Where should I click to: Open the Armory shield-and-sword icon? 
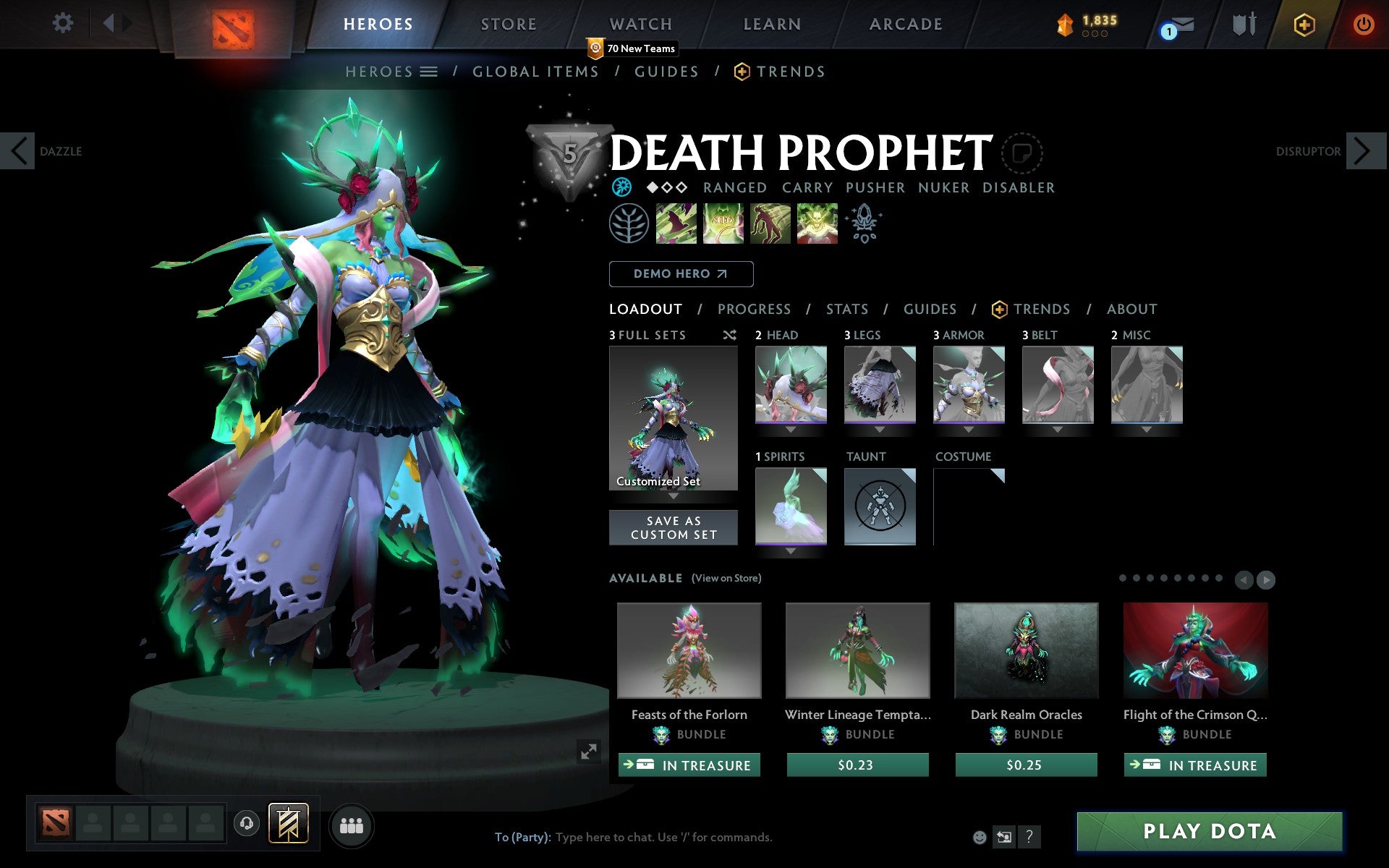coord(1242,23)
